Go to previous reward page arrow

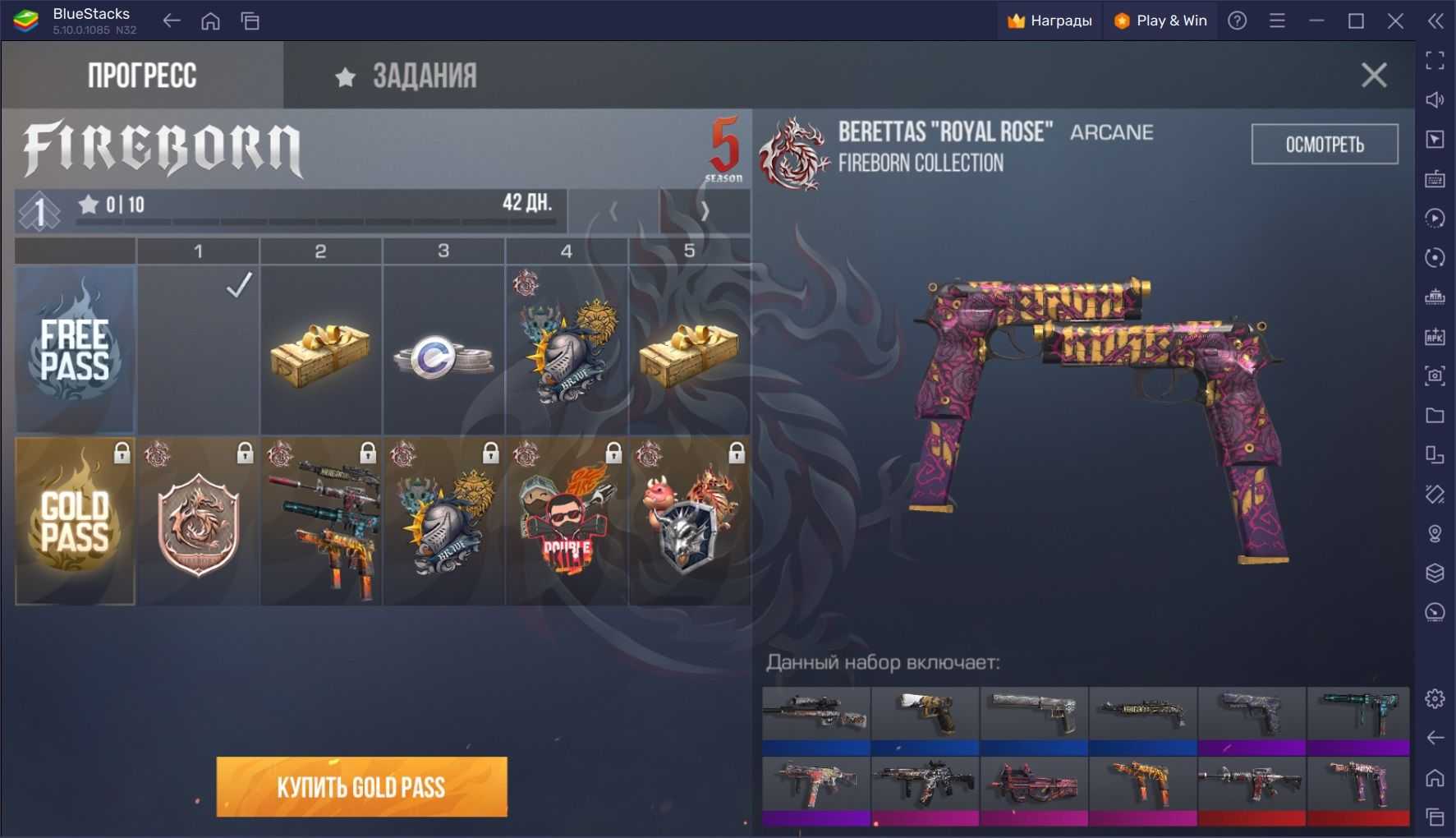coord(613,211)
